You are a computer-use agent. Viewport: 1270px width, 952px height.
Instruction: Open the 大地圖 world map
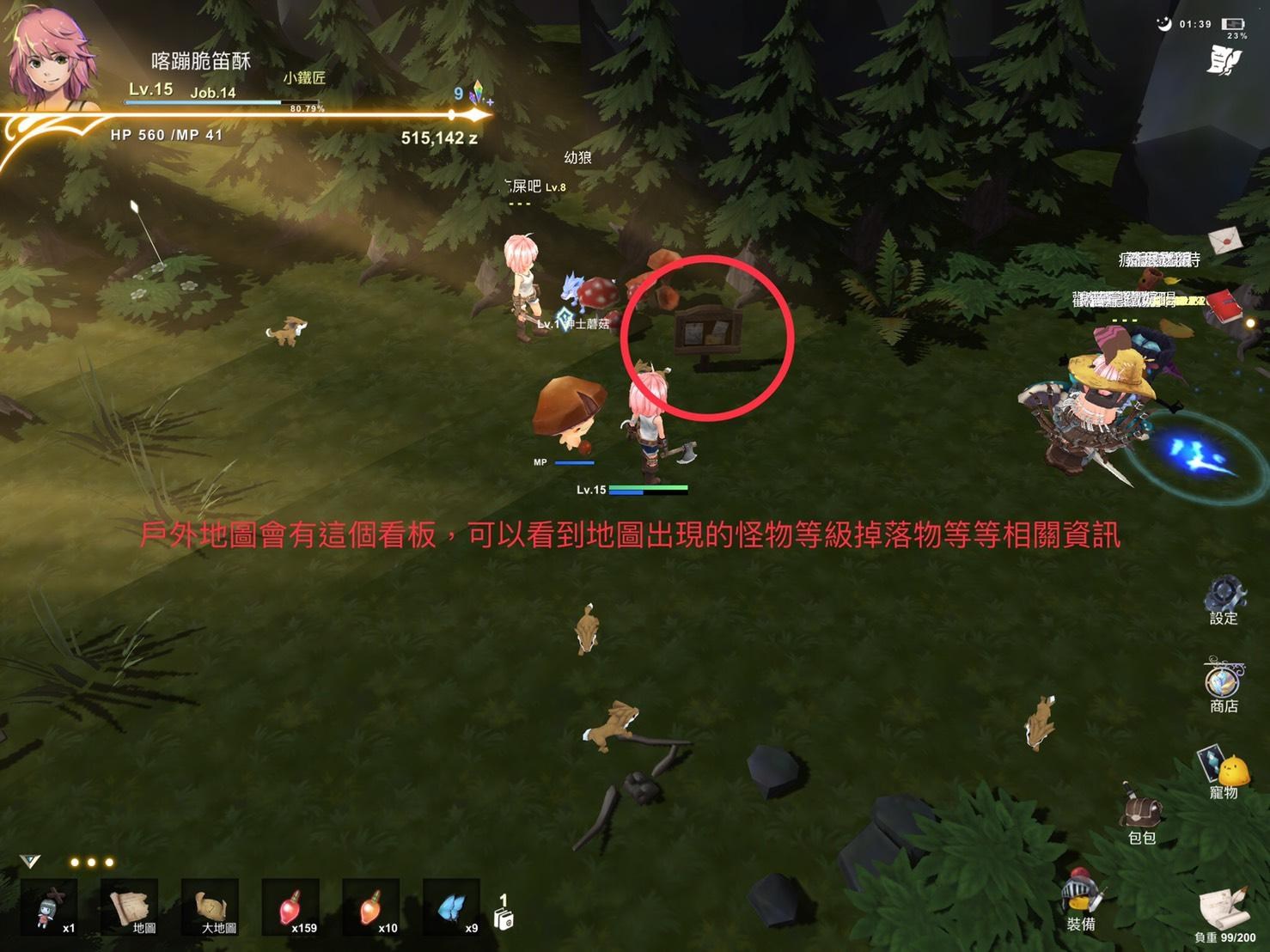213,906
